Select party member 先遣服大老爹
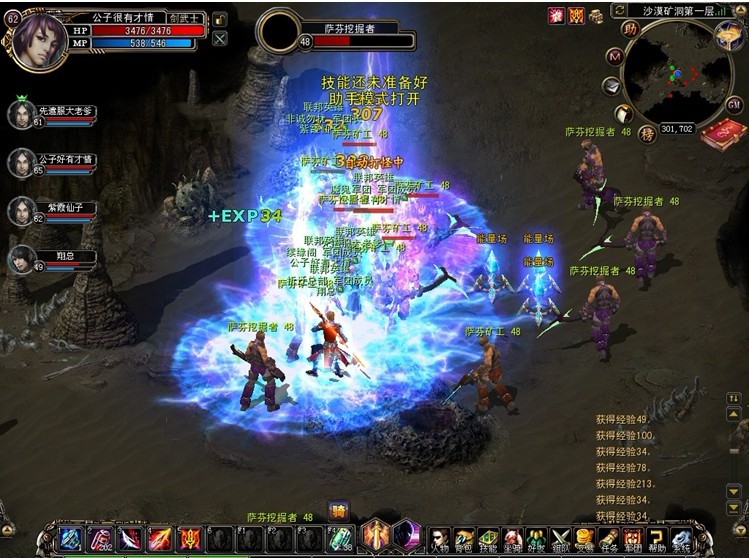Screen dimensions: 749x558 click(22, 114)
